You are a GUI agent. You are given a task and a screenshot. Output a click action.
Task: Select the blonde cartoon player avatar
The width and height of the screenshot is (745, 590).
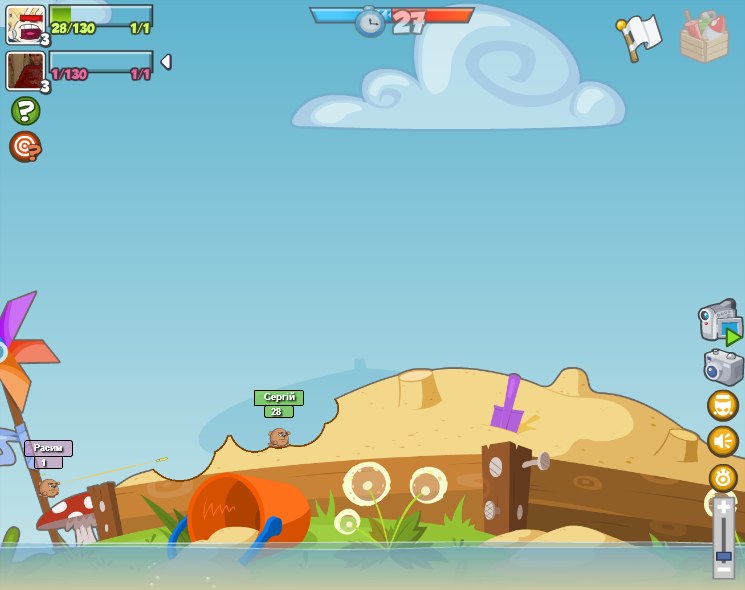point(25,24)
